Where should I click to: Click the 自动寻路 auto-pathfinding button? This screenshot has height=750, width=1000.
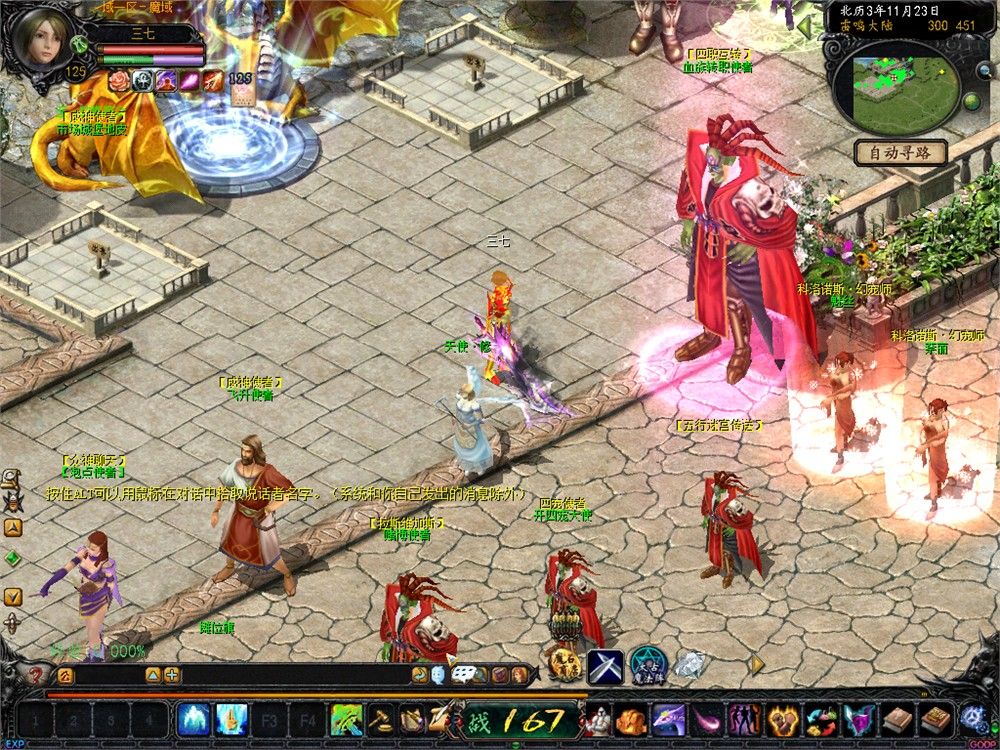point(901,153)
